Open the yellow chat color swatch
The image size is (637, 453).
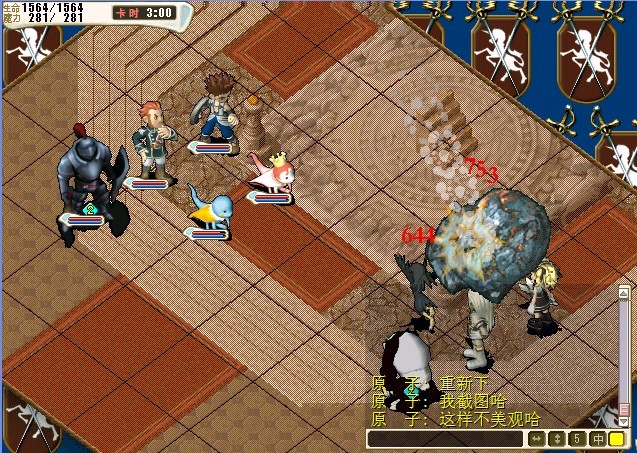(617, 439)
